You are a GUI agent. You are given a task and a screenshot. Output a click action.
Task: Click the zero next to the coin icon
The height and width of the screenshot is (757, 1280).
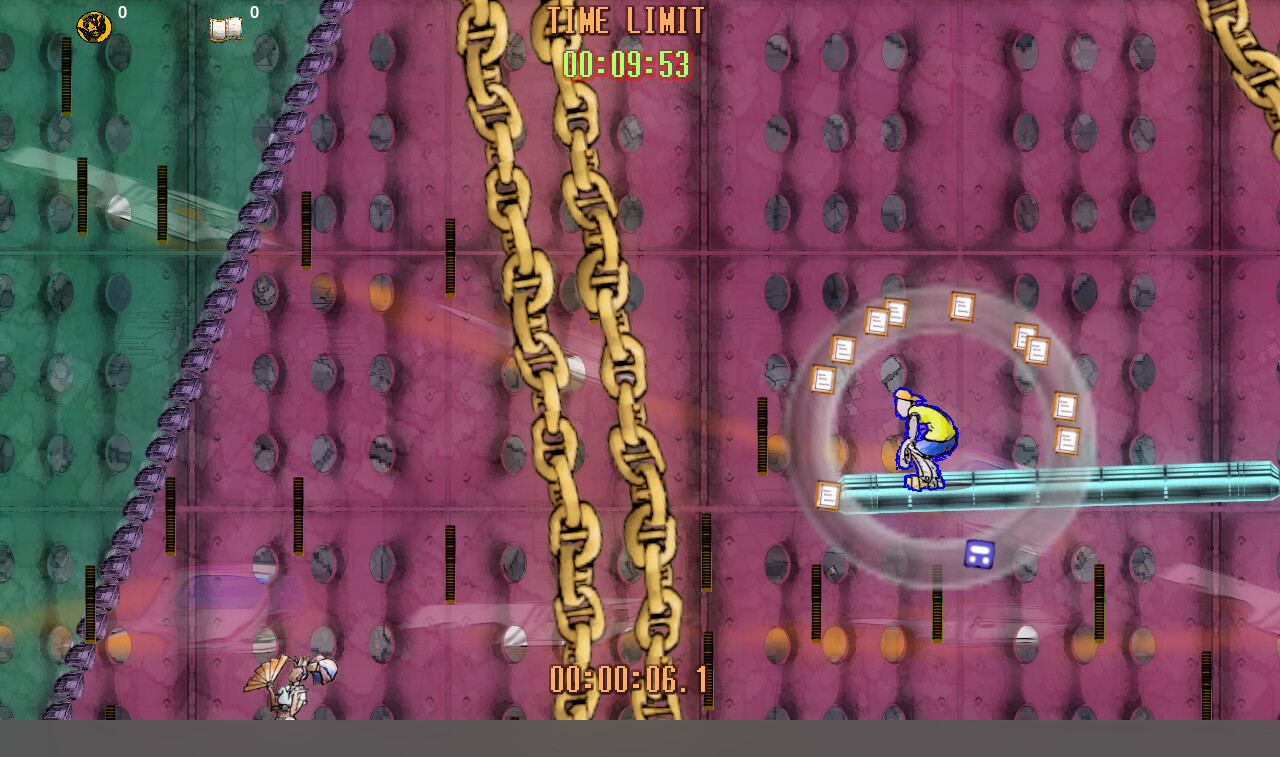[x=124, y=13]
